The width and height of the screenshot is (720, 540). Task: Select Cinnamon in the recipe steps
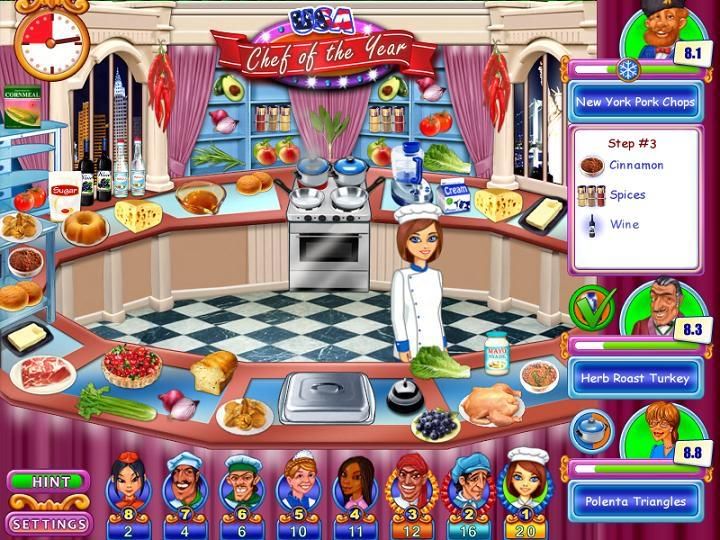coord(636,166)
